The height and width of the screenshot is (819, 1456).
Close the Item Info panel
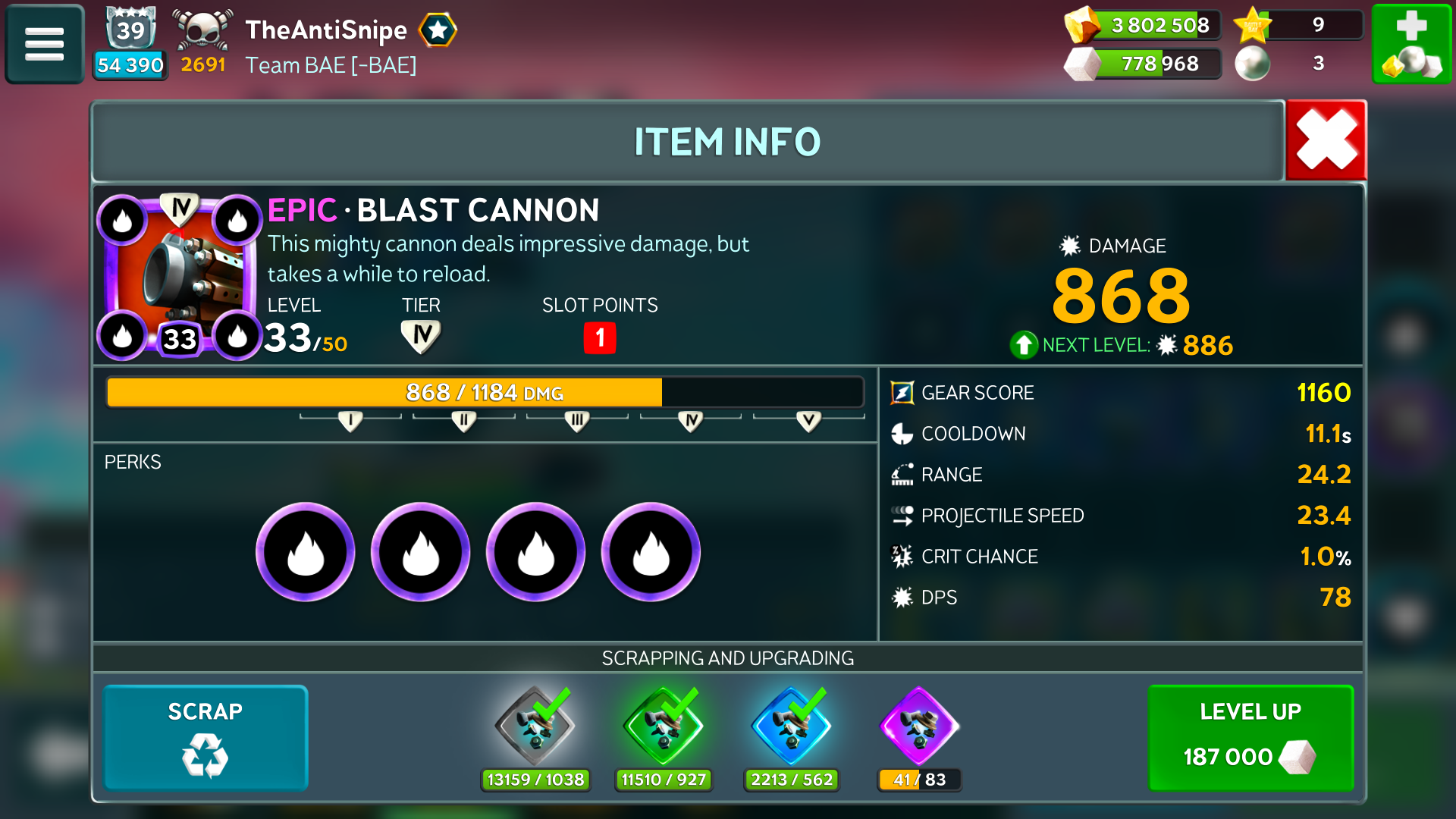(1326, 140)
